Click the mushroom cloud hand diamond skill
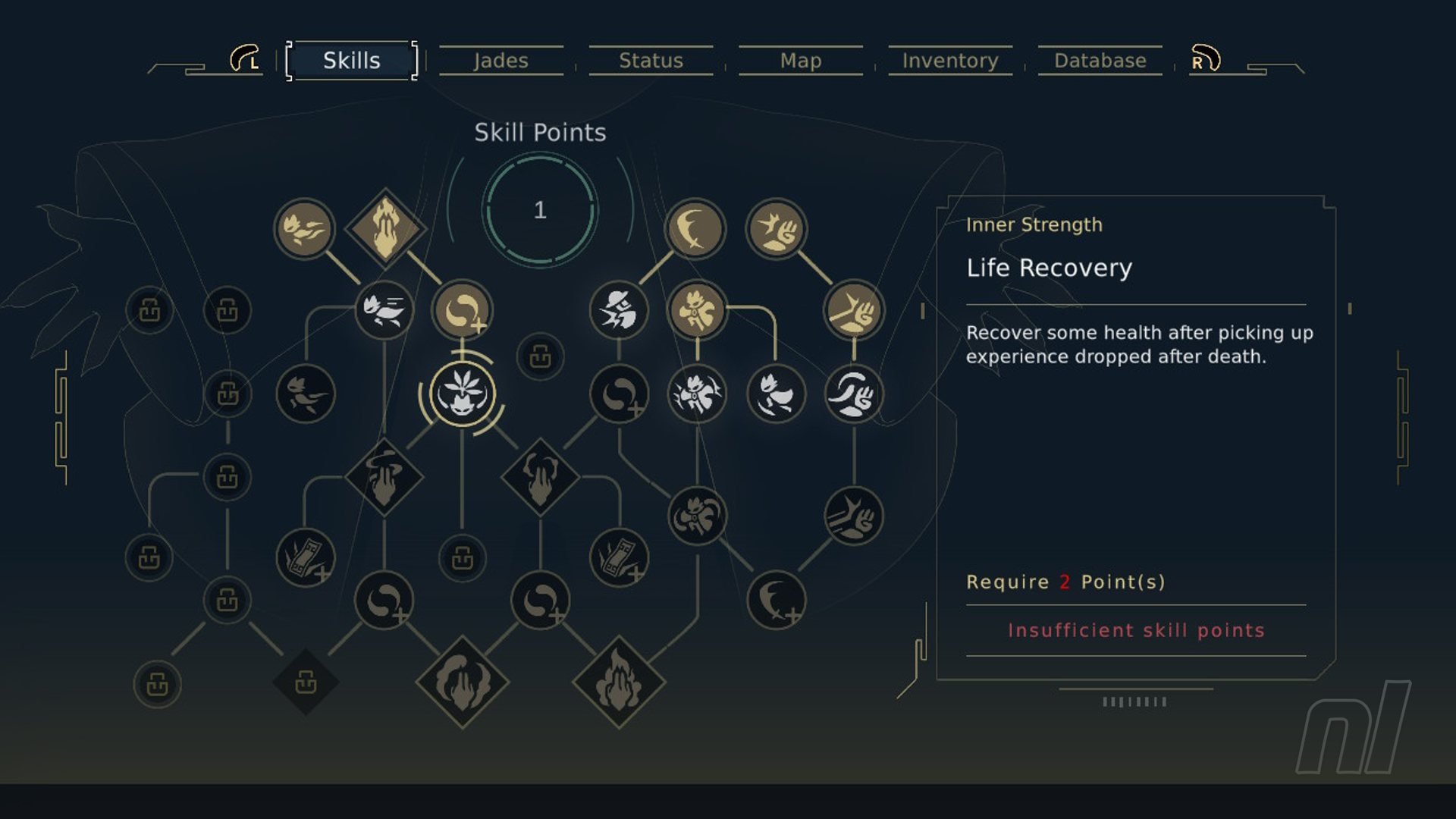1456x819 pixels. click(x=384, y=478)
